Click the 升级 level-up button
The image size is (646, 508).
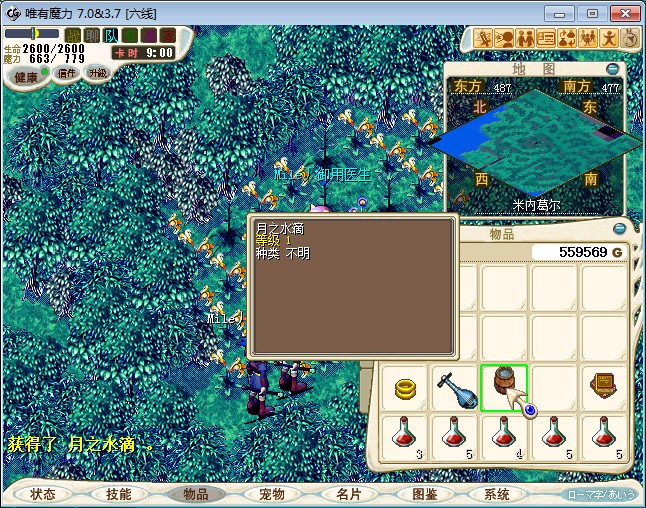[97, 73]
